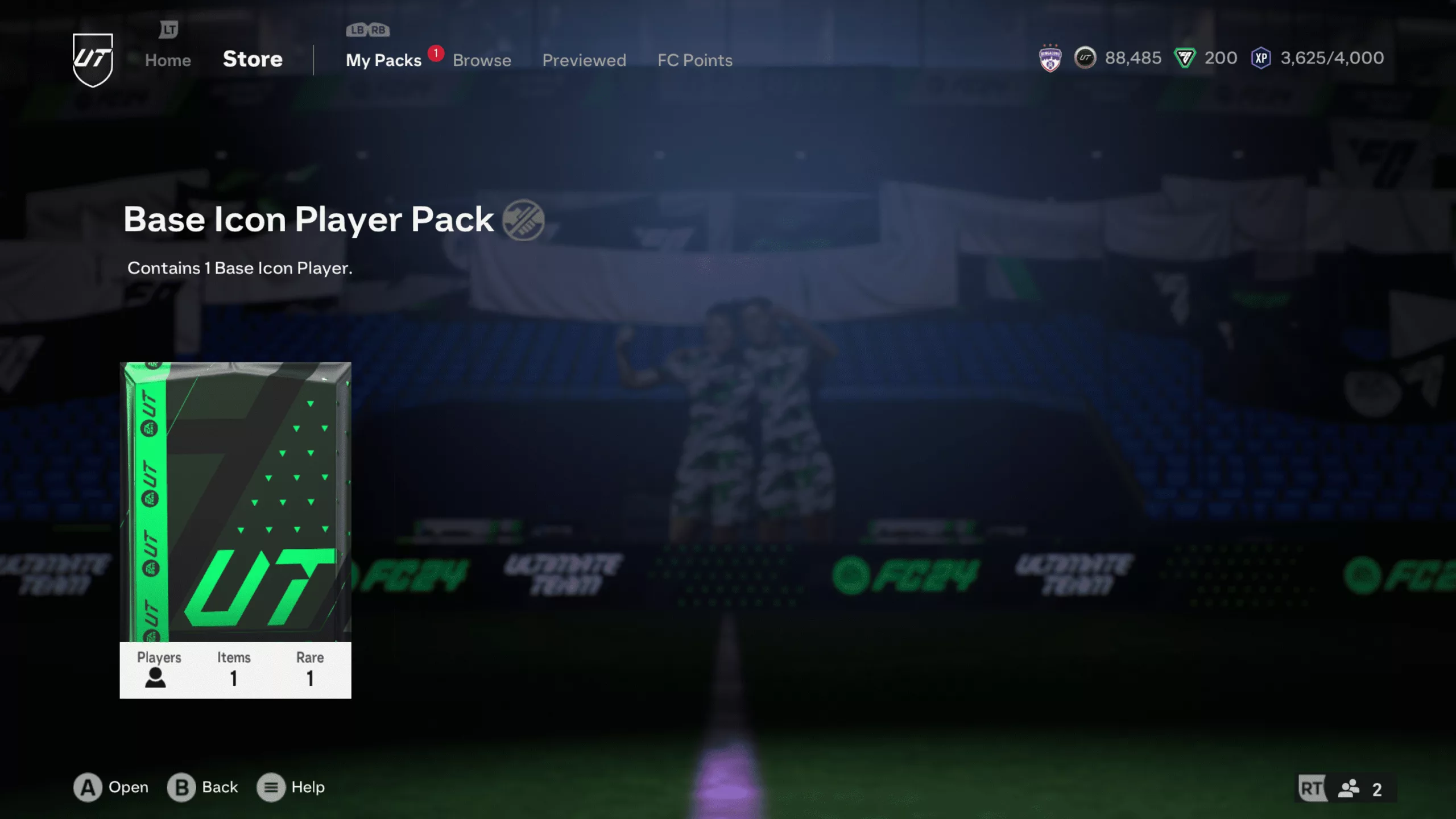Image resolution: width=1456 pixels, height=819 pixels.
Task: Switch to the Browse tab
Action: point(481,60)
